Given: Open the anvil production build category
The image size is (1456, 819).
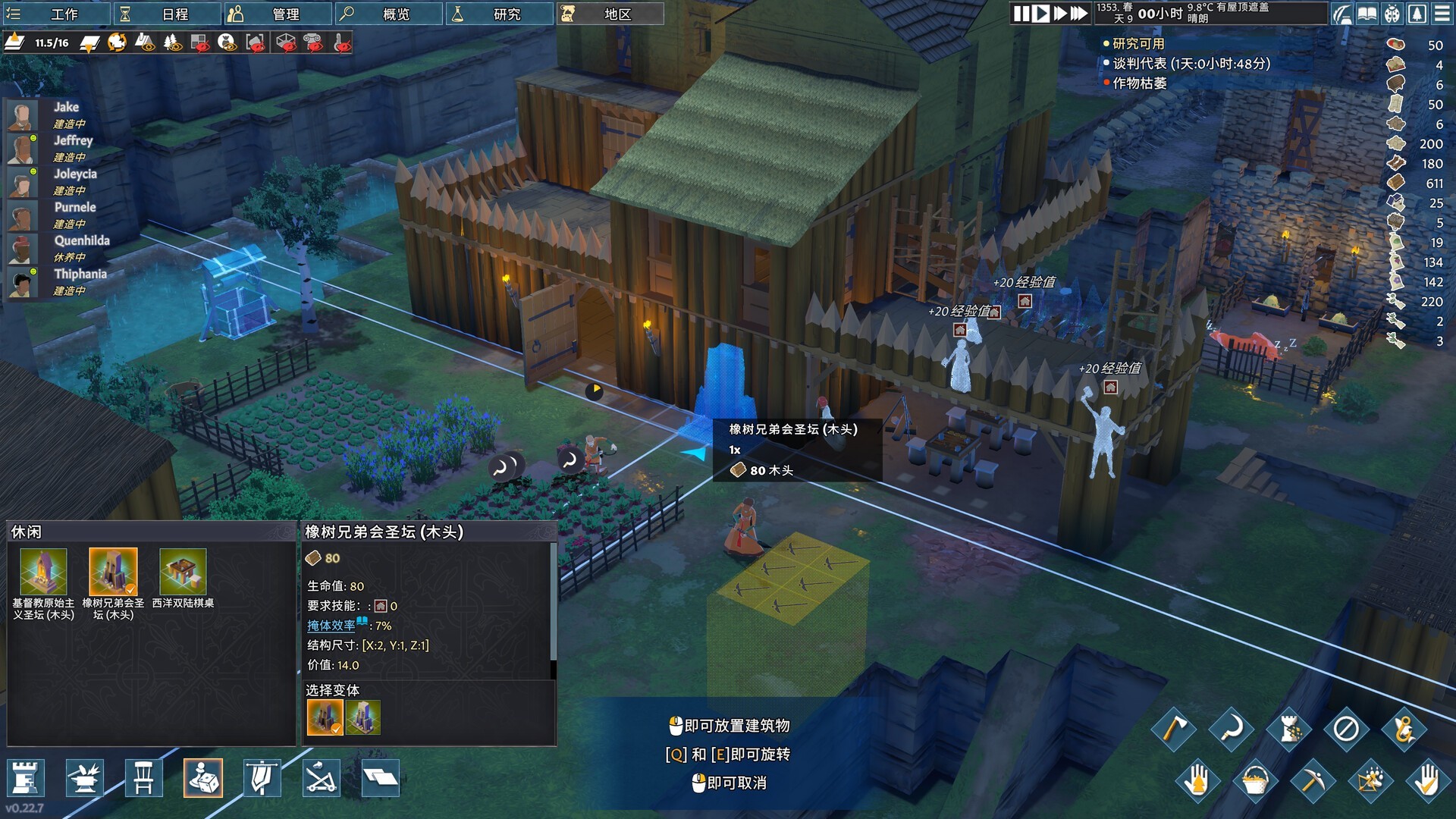Looking at the screenshot, I should point(84,778).
